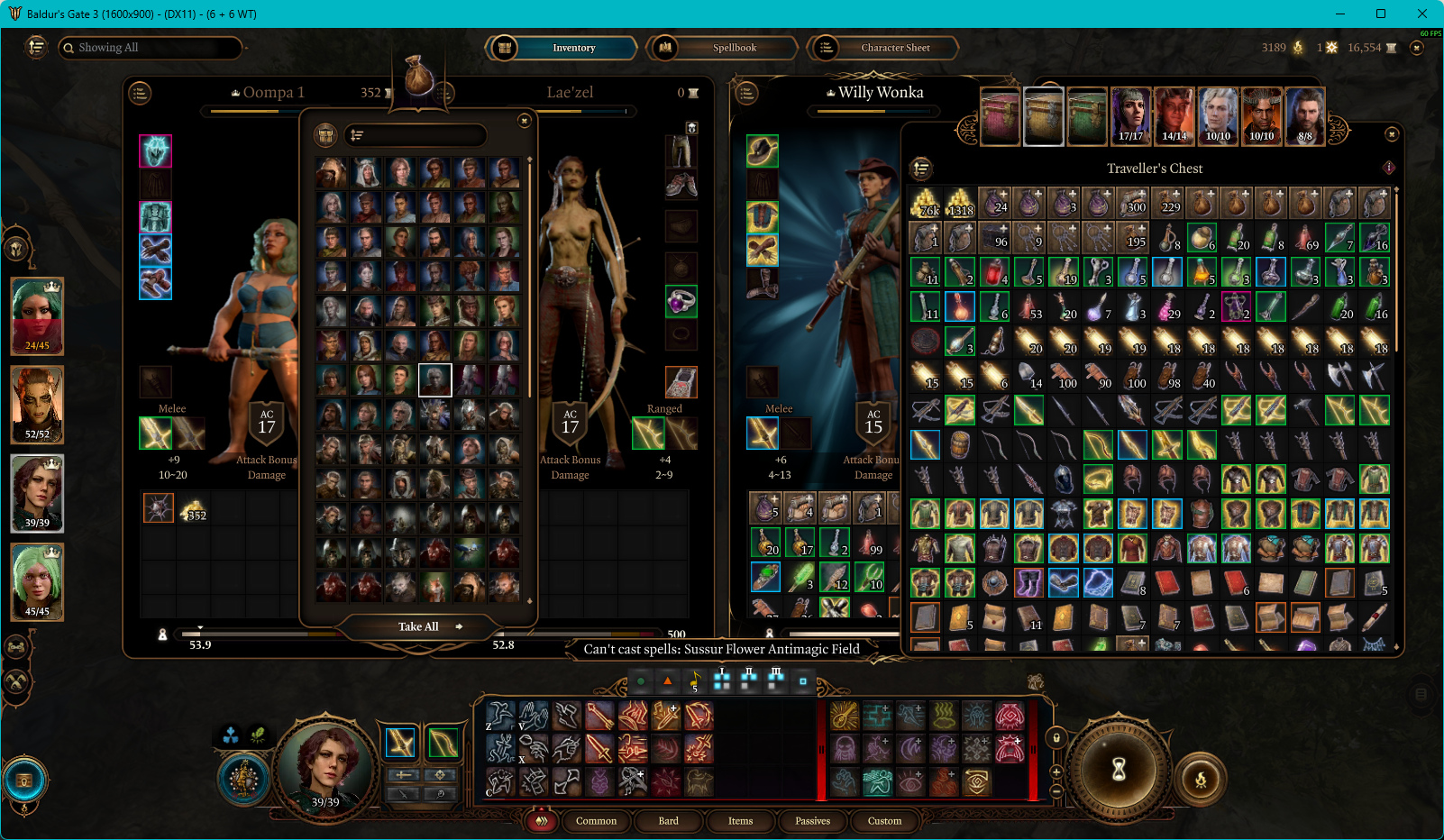The image size is (1444, 840).
Task: Select the 24/45 party member portrait
Action: tap(37, 315)
